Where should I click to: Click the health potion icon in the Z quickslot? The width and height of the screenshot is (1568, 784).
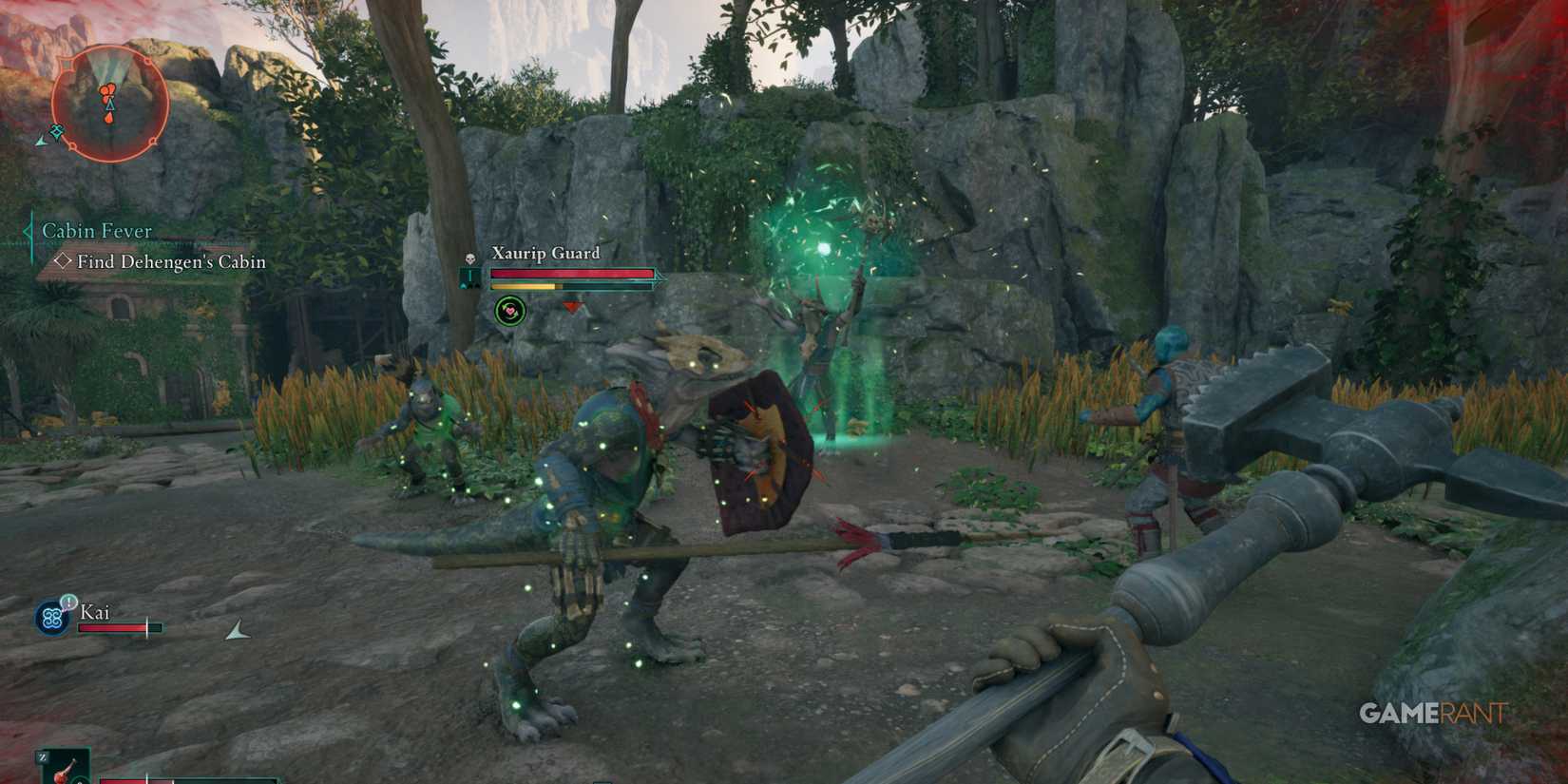click(64, 772)
